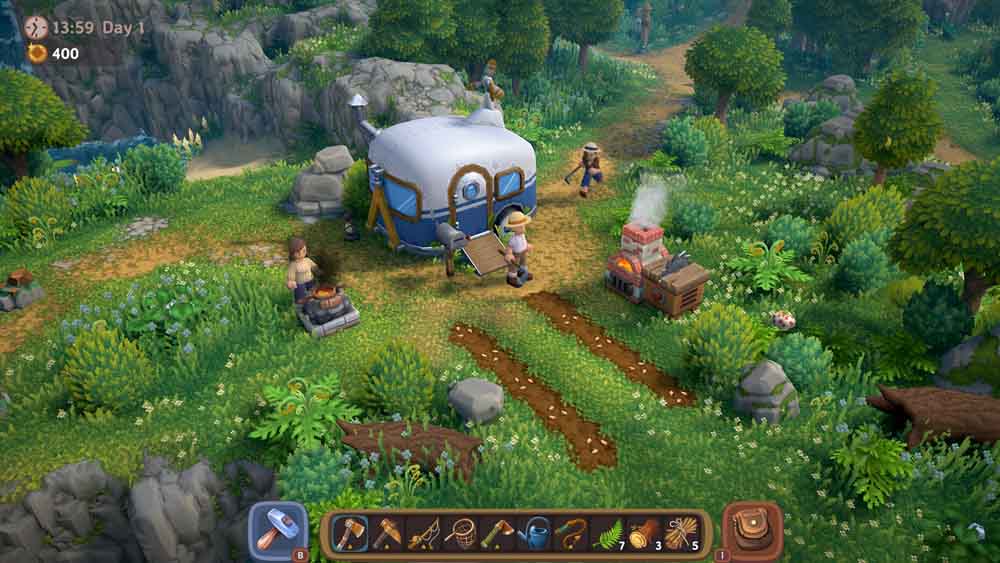Select the axe in the hotbar
This screenshot has width=1000, height=563.
(x=349, y=534)
